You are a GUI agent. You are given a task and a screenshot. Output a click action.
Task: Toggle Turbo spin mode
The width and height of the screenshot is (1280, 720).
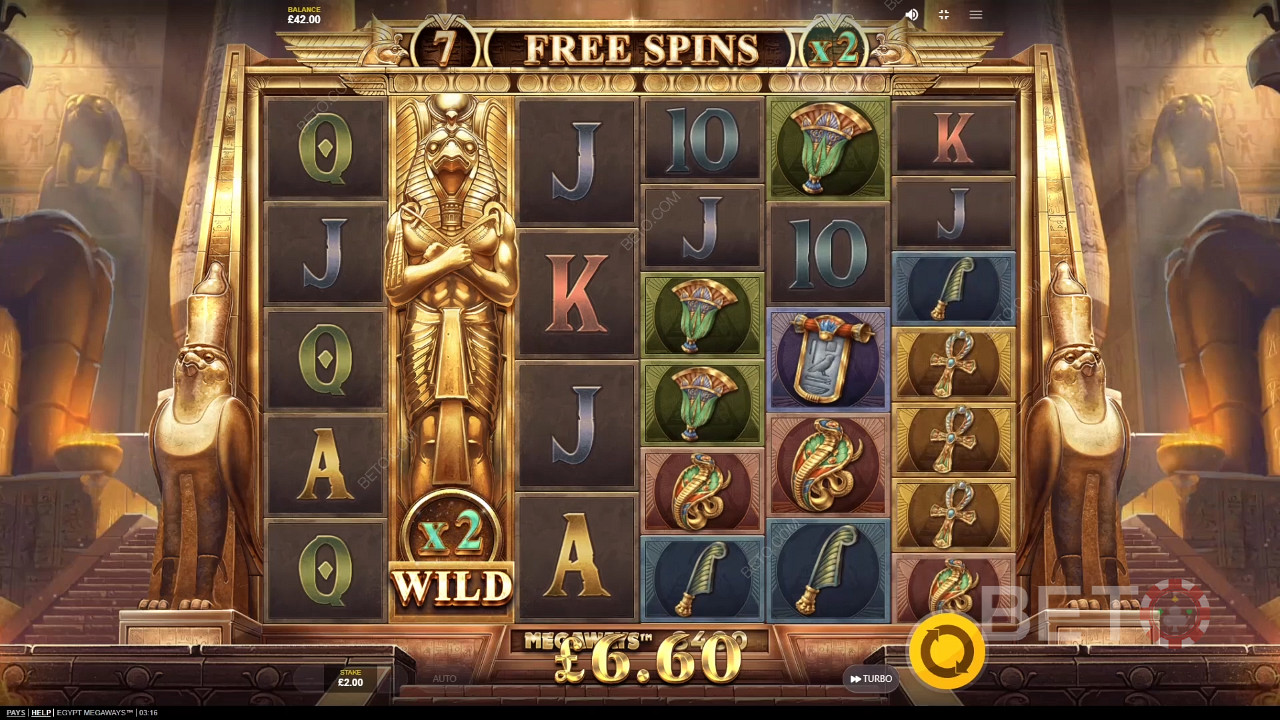pos(871,679)
